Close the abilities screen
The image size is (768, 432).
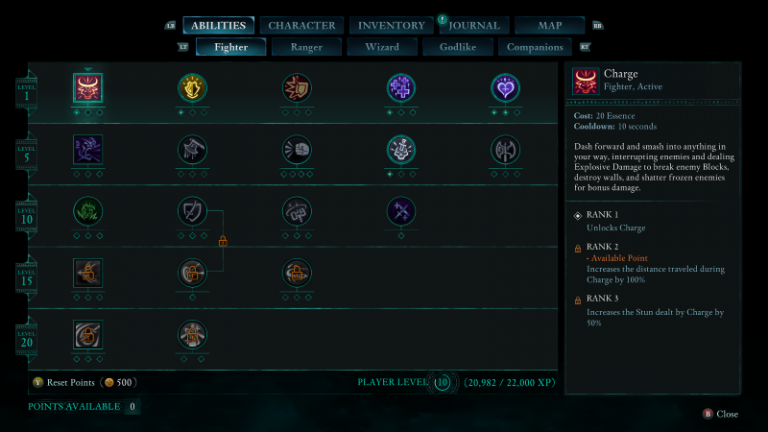[721, 413]
